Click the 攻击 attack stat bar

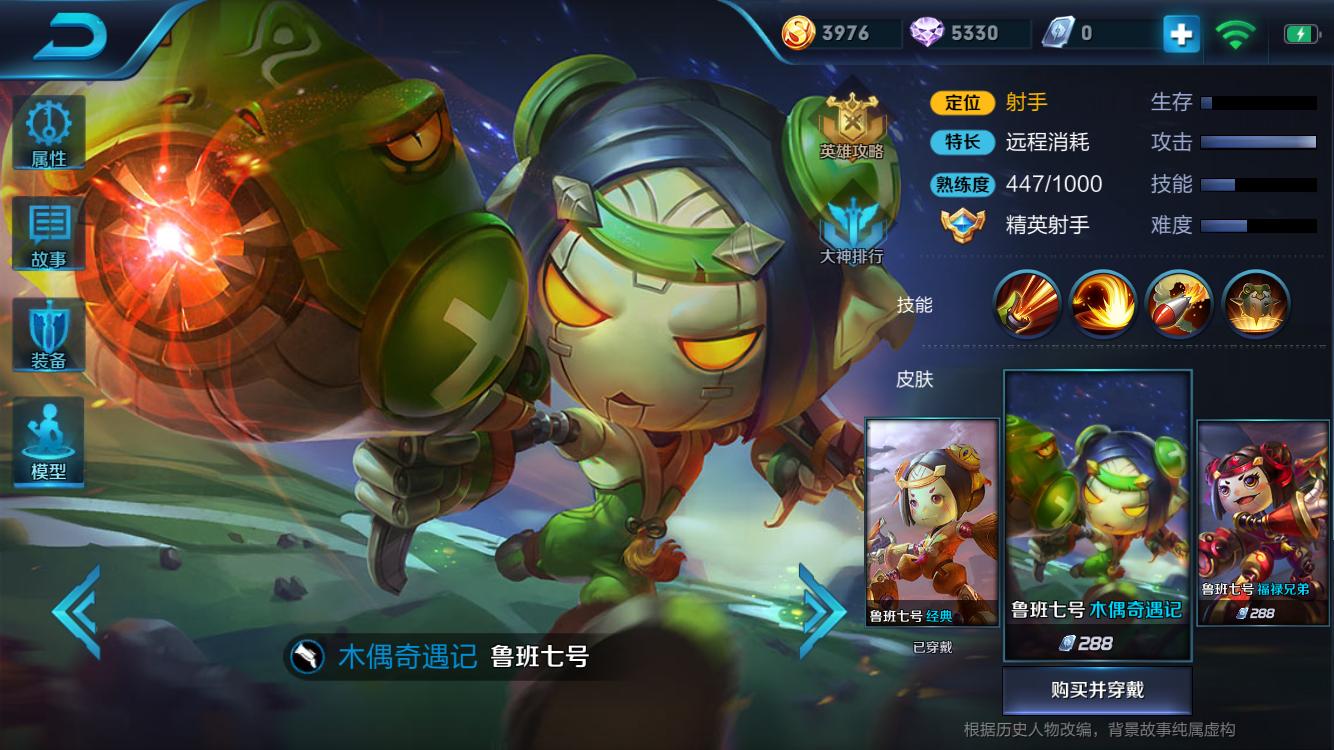[1260, 142]
